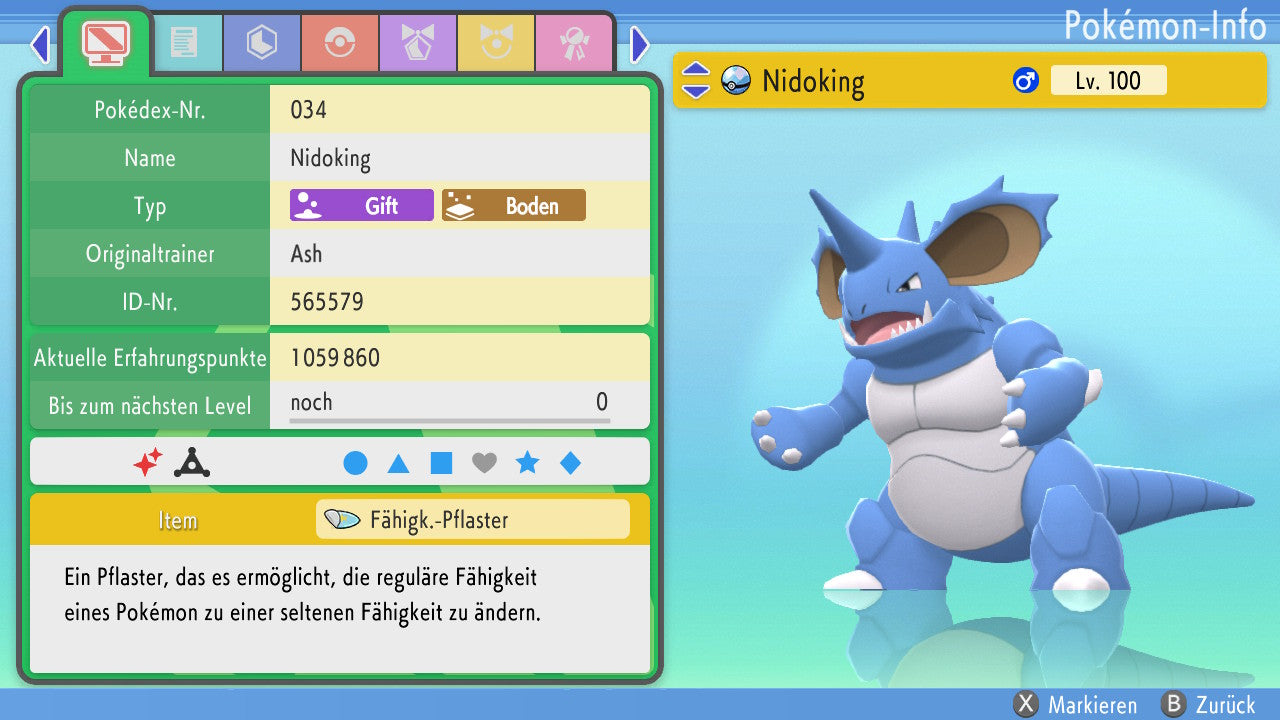Toggle the circle marking
The width and height of the screenshot is (1280, 720).
(355, 463)
